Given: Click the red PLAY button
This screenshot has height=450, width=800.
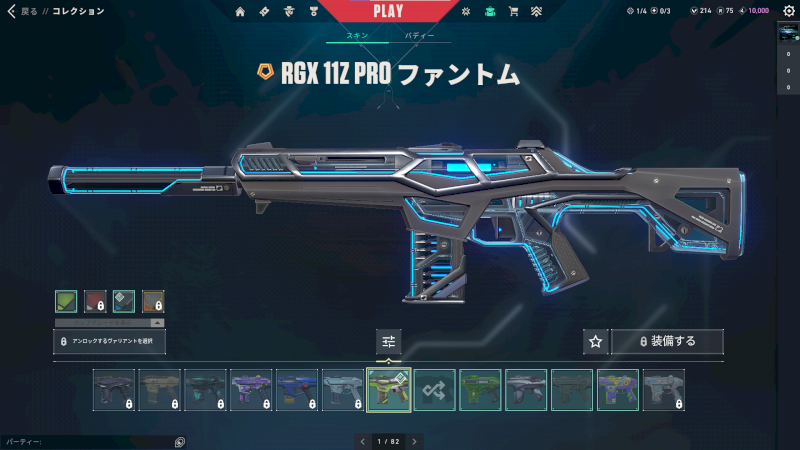Looking at the screenshot, I should (387, 11).
